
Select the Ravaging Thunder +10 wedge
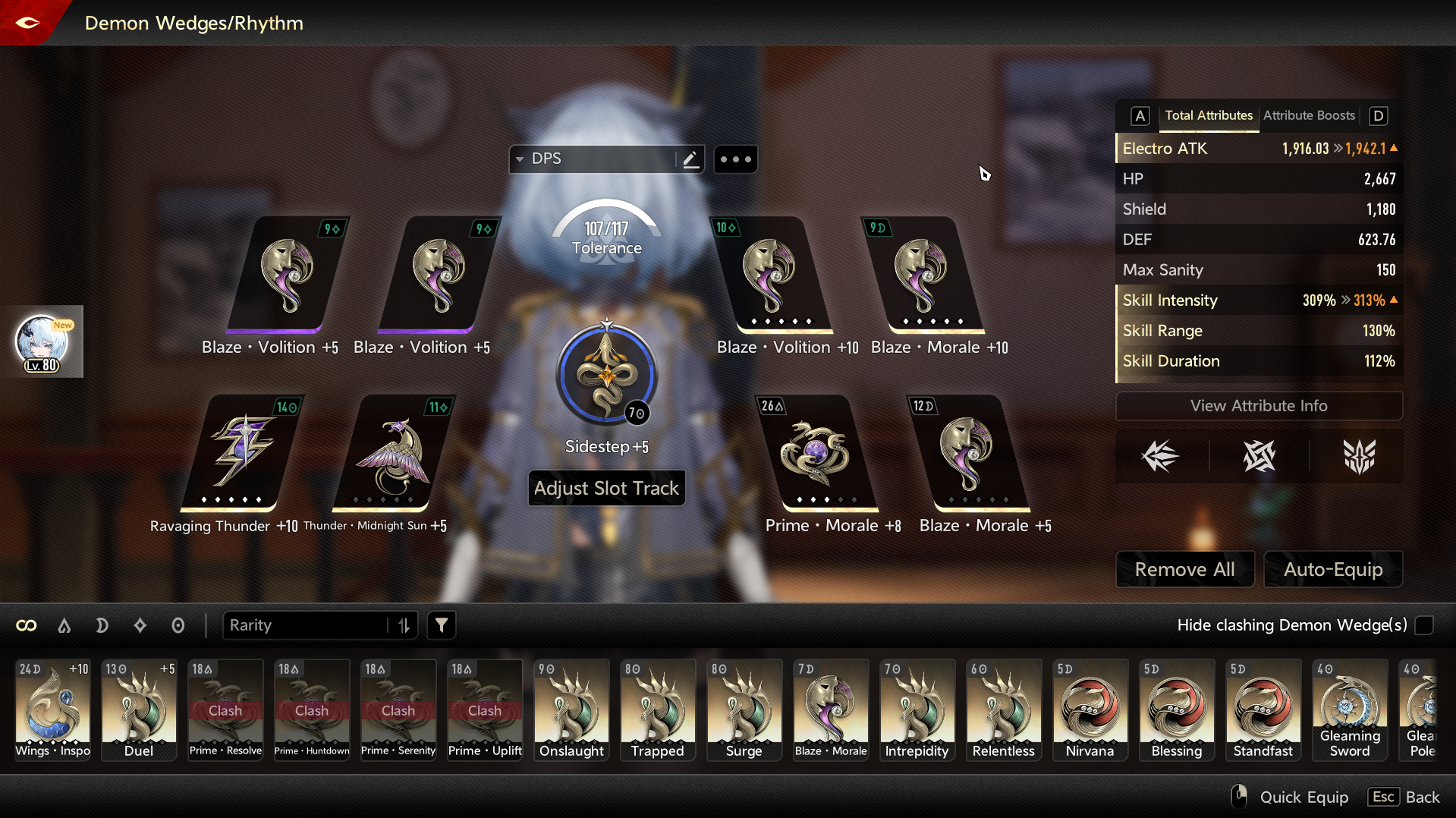point(241,453)
